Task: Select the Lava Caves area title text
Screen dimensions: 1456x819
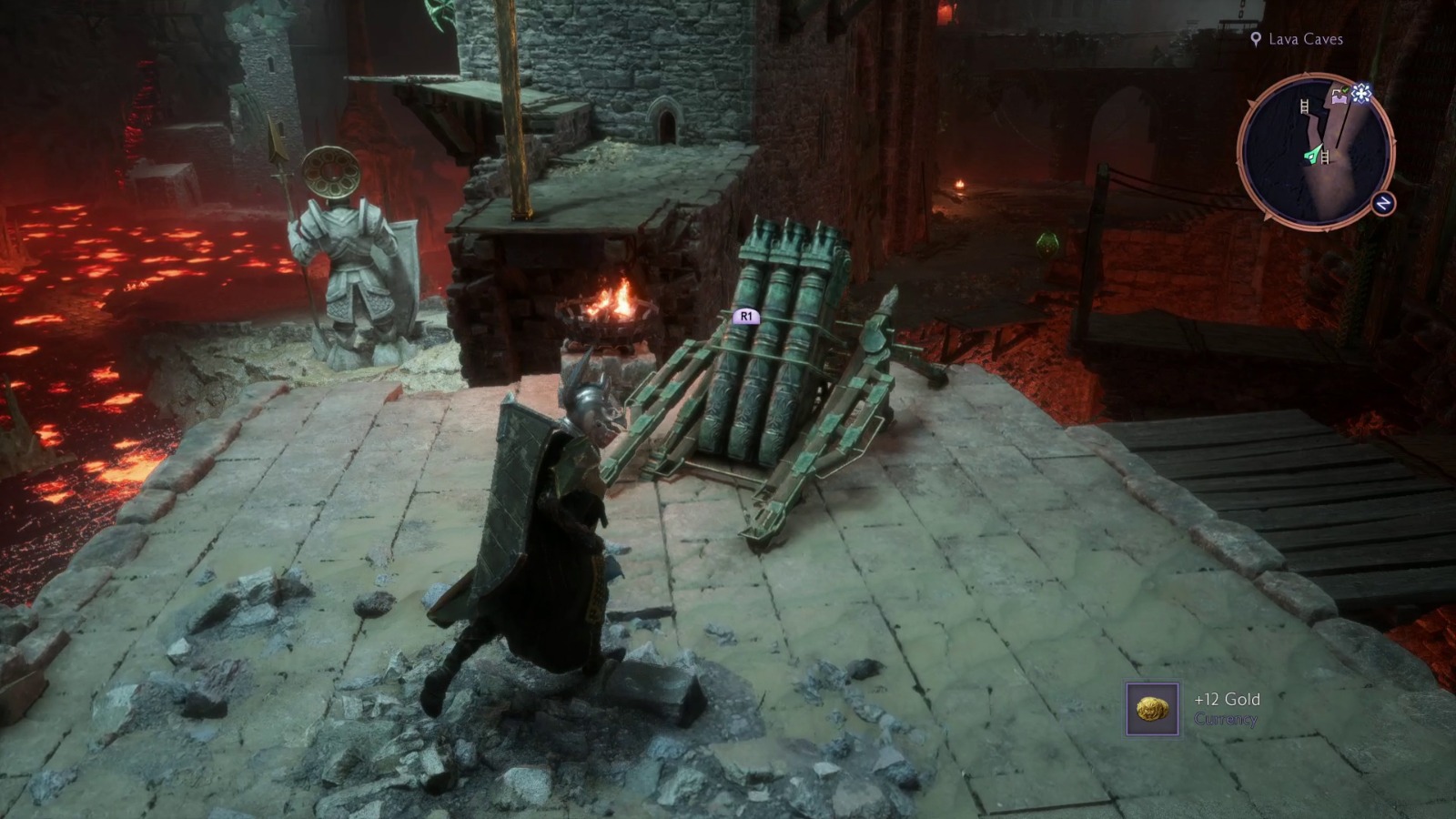Action: pos(1305,39)
